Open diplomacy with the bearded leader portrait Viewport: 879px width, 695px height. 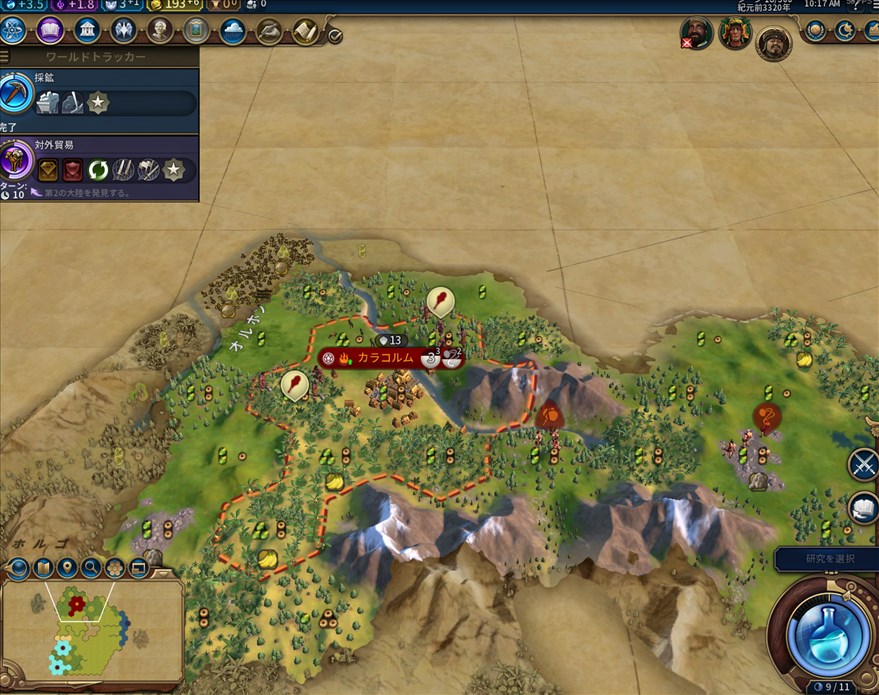(x=699, y=34)
